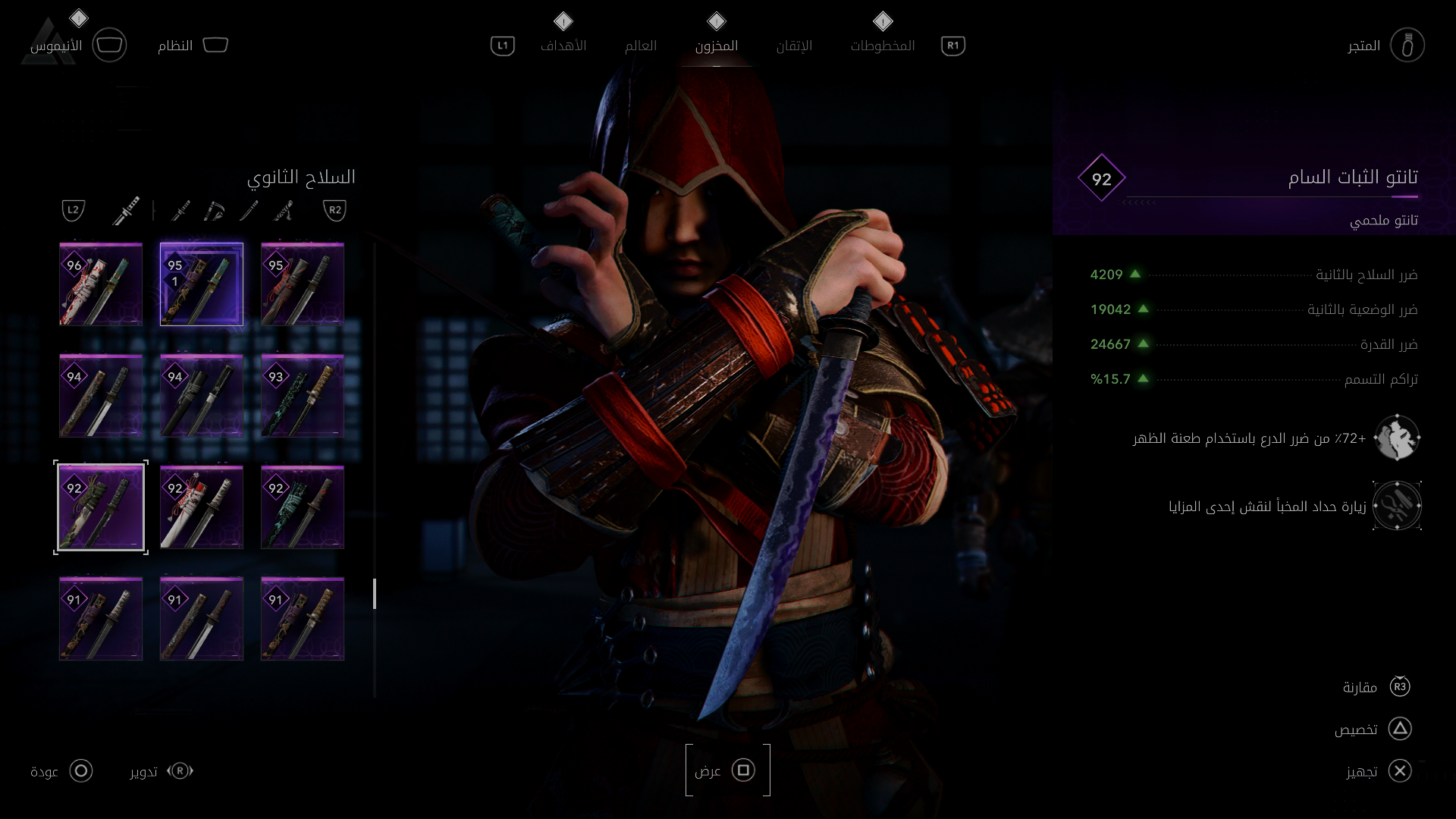Go to the الإتقان (Mastery) tab
Viewport: 1456px width, 819px height.
794,45
